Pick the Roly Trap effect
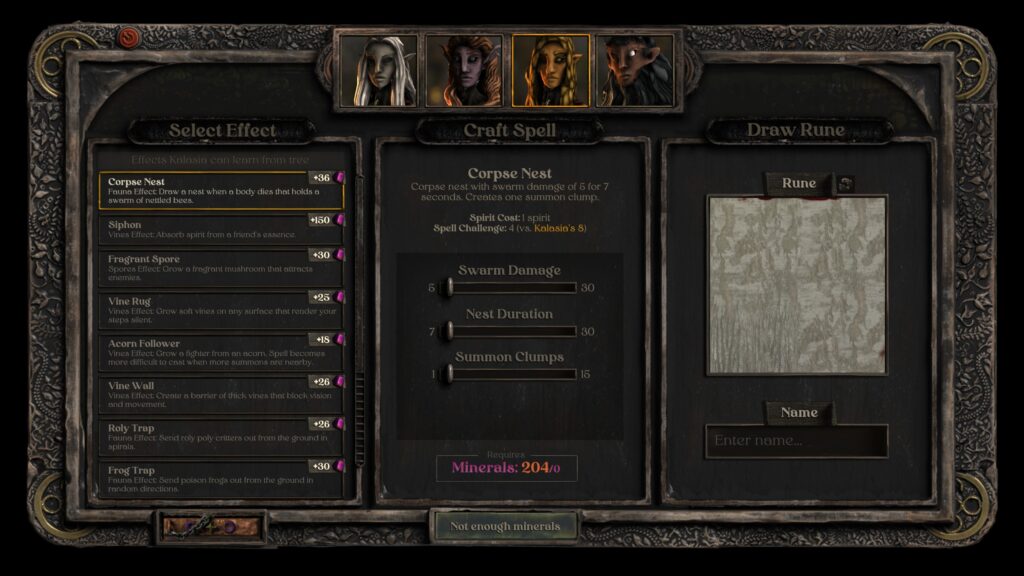This screenshot has height=576, width=1024. tap(220, 433)
